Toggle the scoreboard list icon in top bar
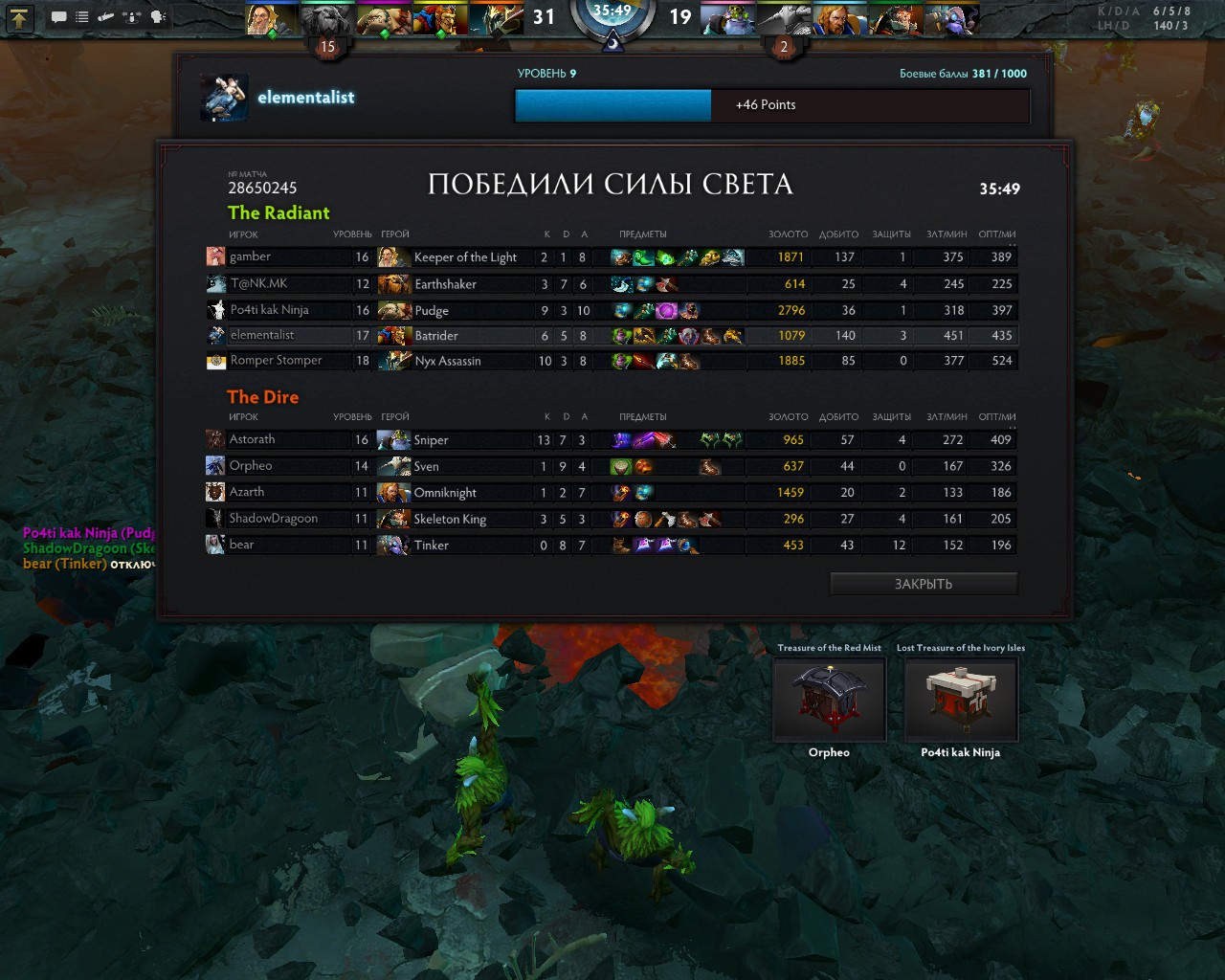This screenshot has width=1225, height=980. pos(82,17)
